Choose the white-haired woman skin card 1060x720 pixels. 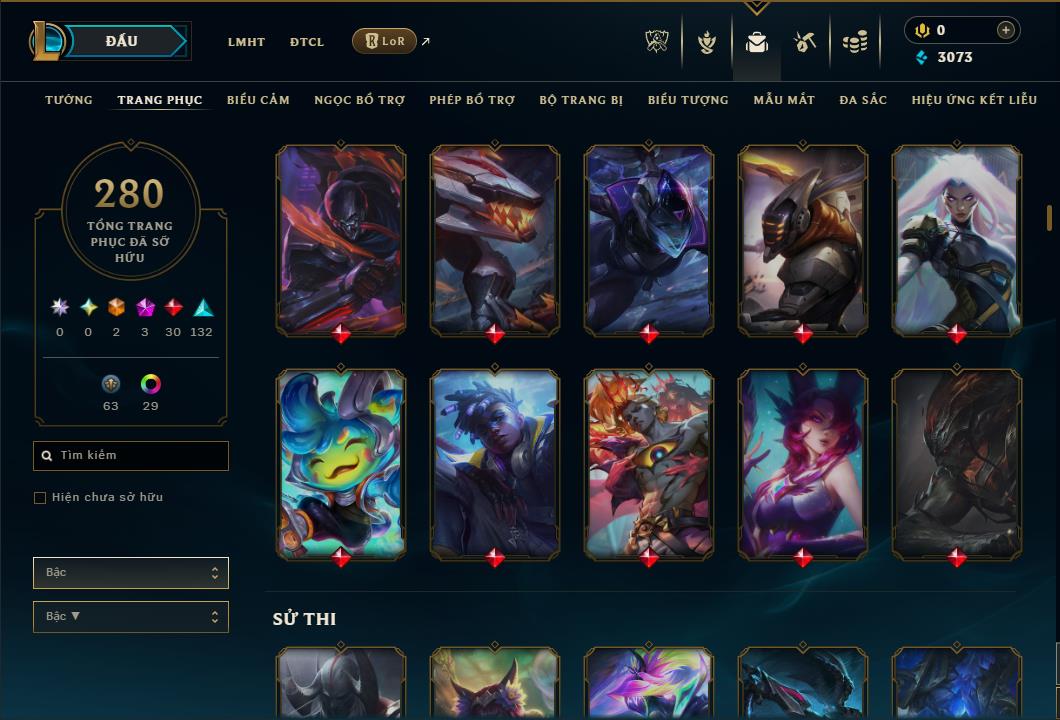(957, 240)
